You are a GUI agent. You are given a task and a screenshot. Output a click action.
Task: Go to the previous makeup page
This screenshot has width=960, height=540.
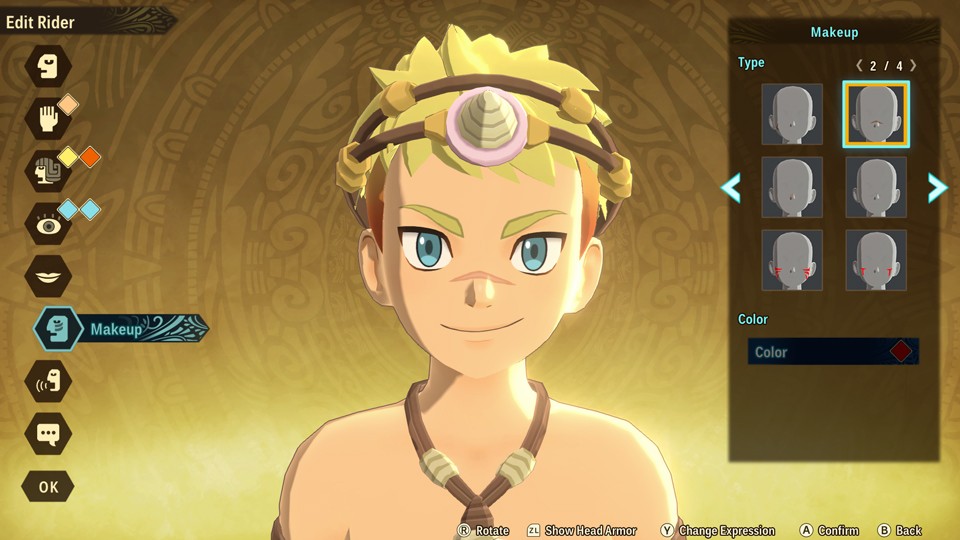coord(731,187)
